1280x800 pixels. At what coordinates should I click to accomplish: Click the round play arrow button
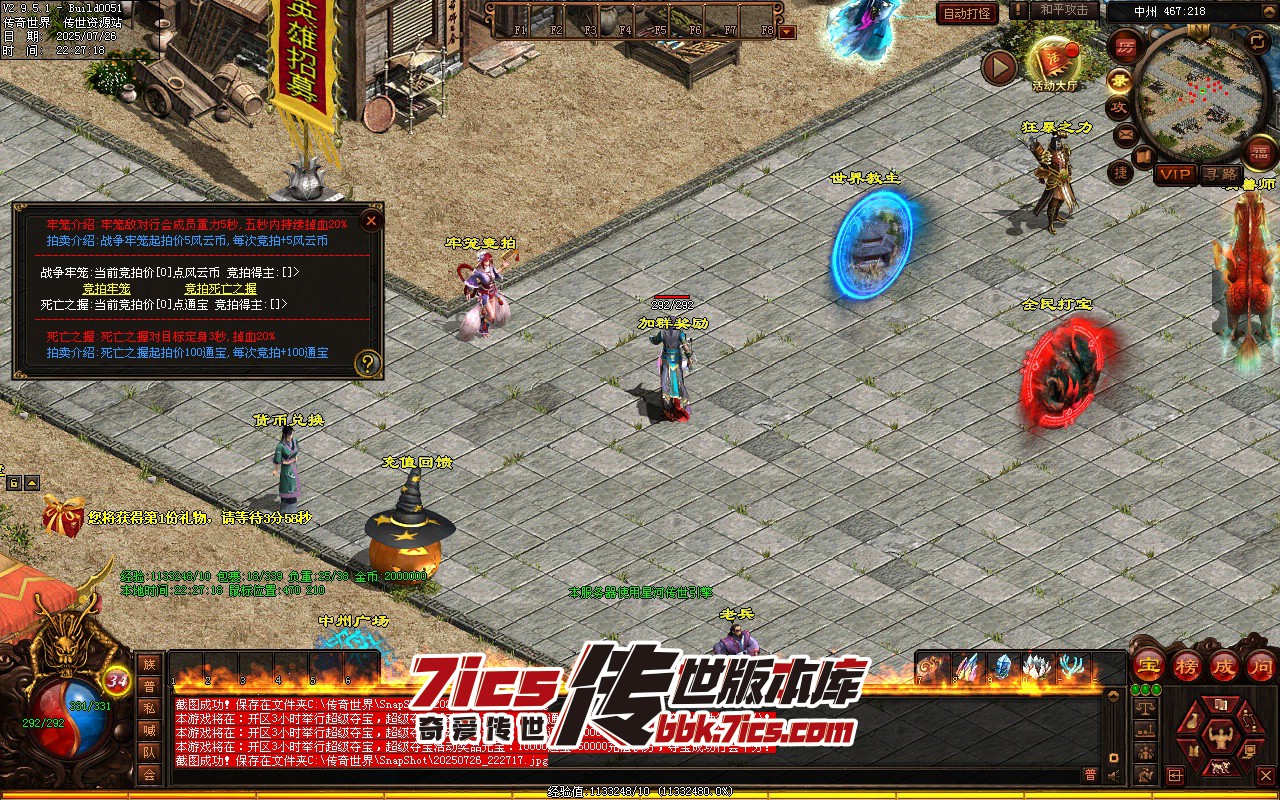click(999, 67)
